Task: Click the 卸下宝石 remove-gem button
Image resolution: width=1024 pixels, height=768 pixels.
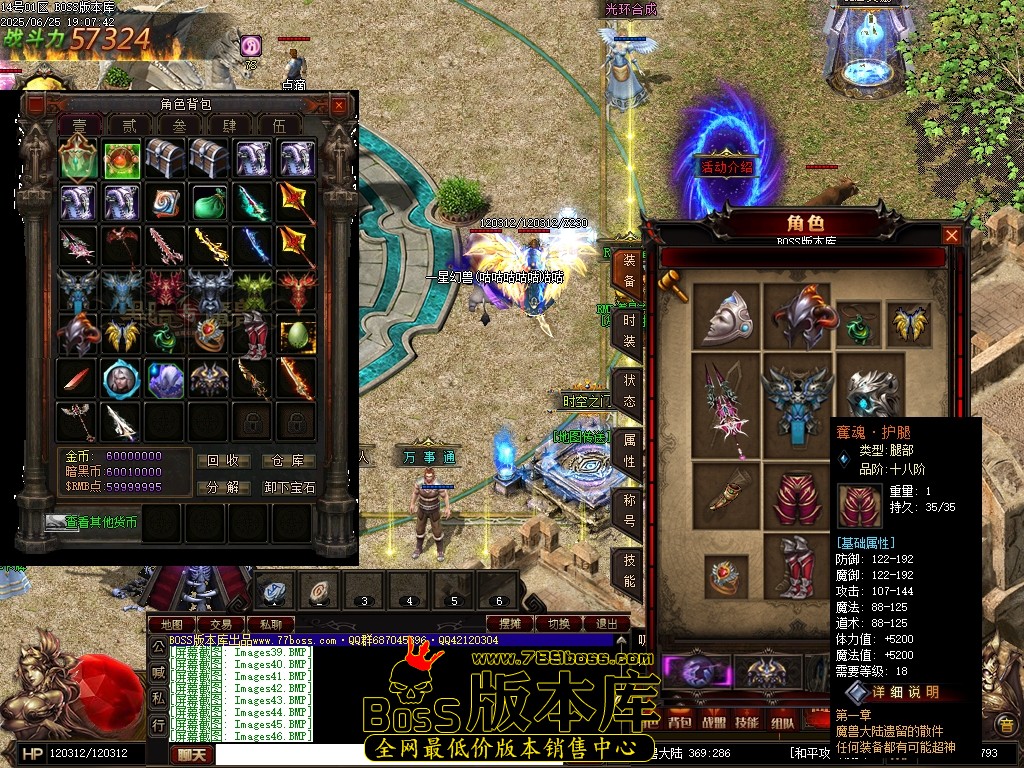Action: coord(289,488)
